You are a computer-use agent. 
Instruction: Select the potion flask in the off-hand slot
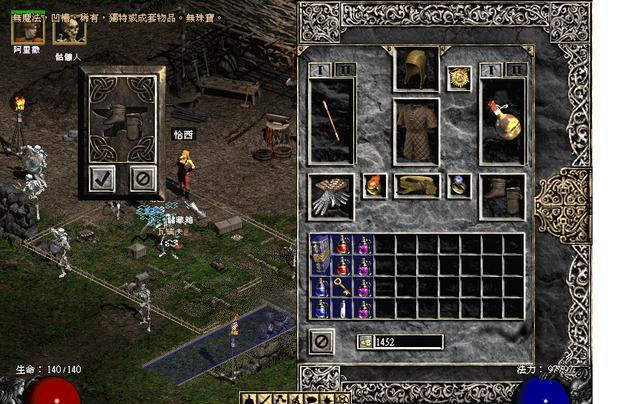click(x=502, y=121)
